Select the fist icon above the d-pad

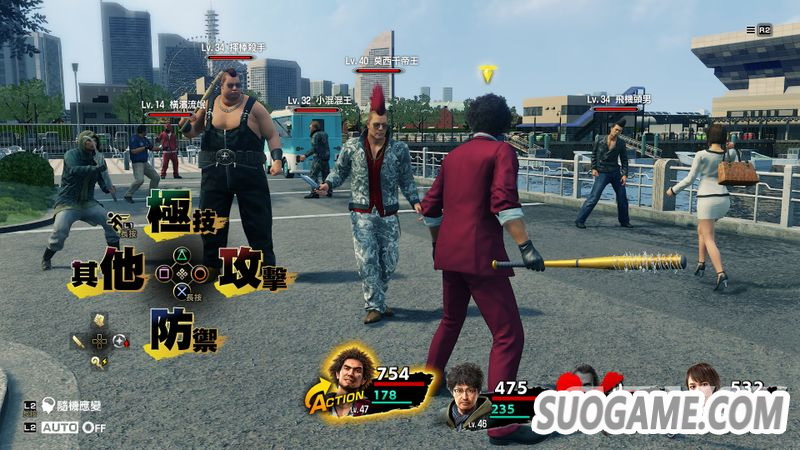coord(99,320)
